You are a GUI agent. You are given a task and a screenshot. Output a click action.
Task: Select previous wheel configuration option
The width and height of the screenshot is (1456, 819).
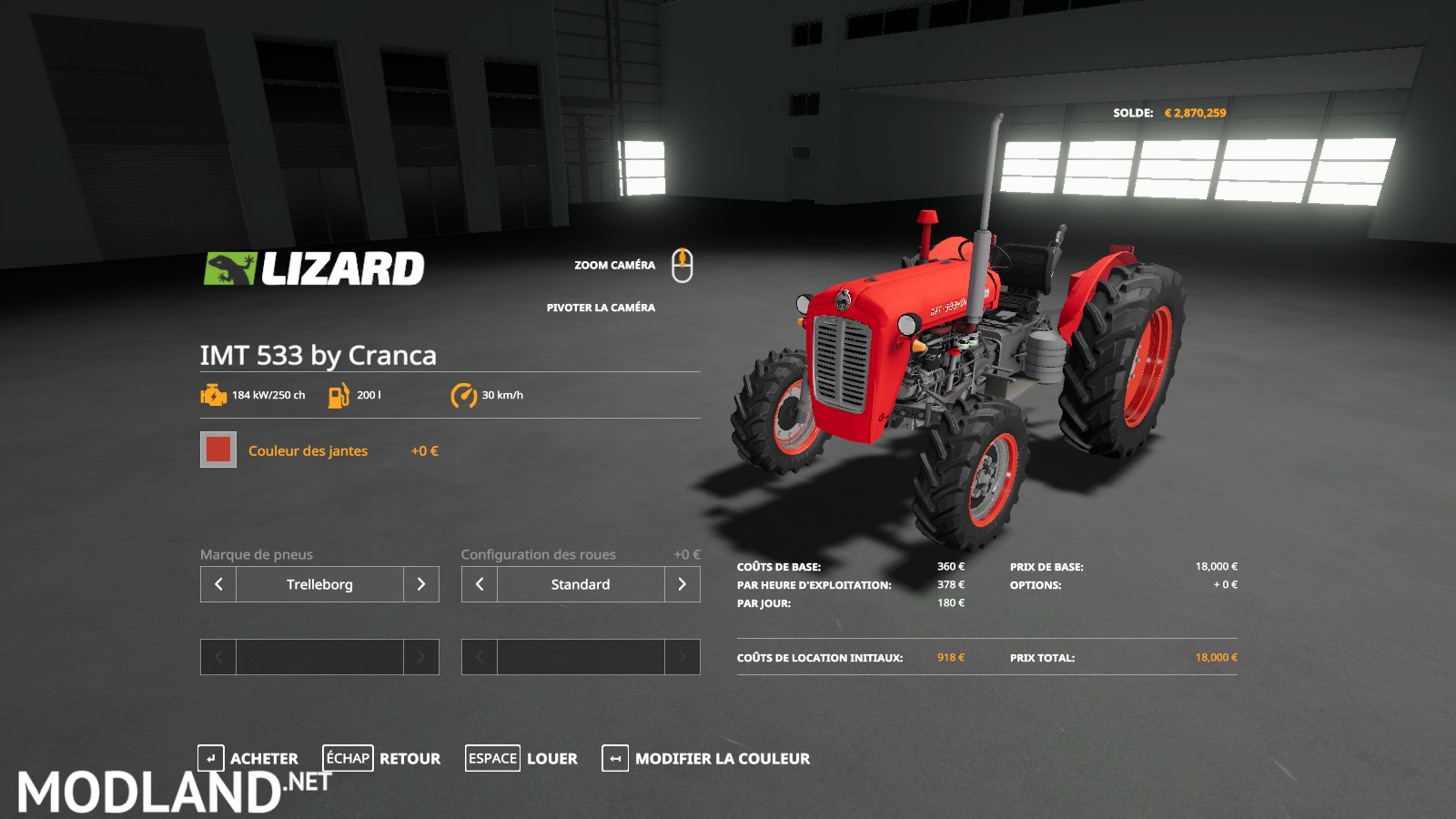(x=479, y=584)
